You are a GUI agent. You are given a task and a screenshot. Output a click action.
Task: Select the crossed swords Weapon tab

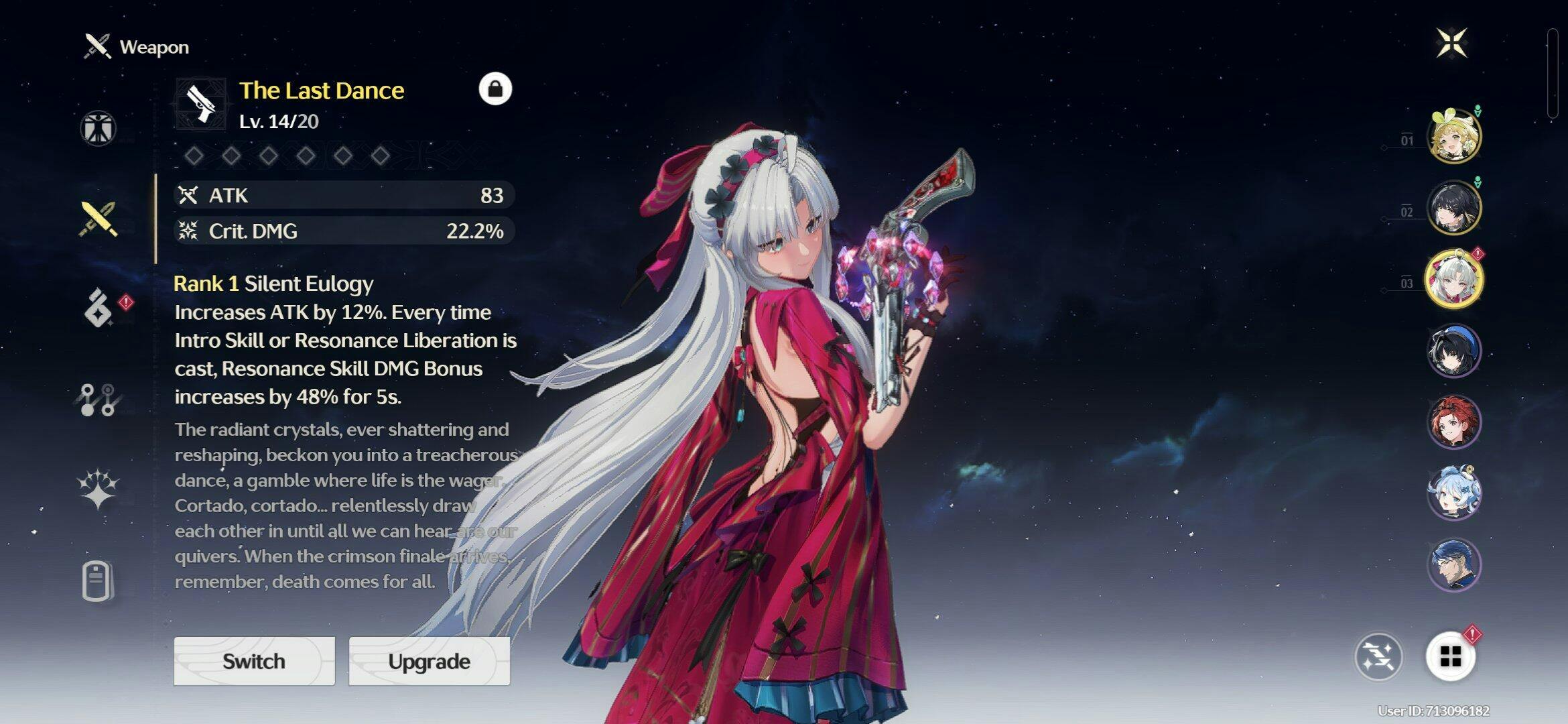point(99,219)
